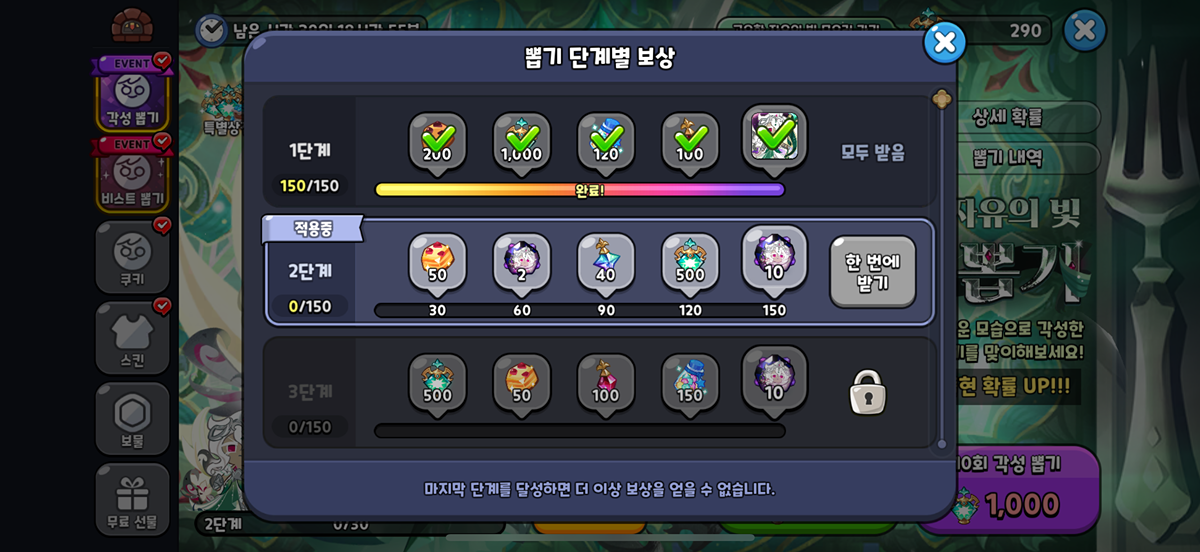The width and height of the screenshot is (1200, 552).
Task: Inspect the stage 2 final reward at 150 draws
Action: (774, 258)
